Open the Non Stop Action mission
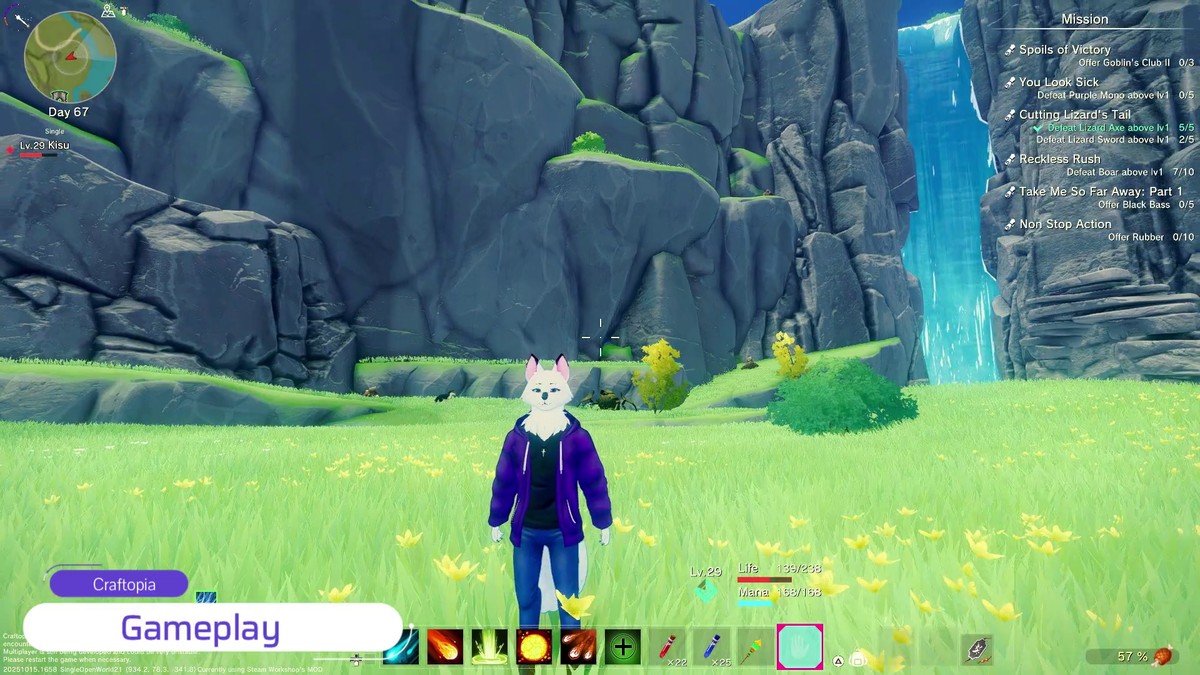This screenshot has height=675, width=1200. point(1065,224)
